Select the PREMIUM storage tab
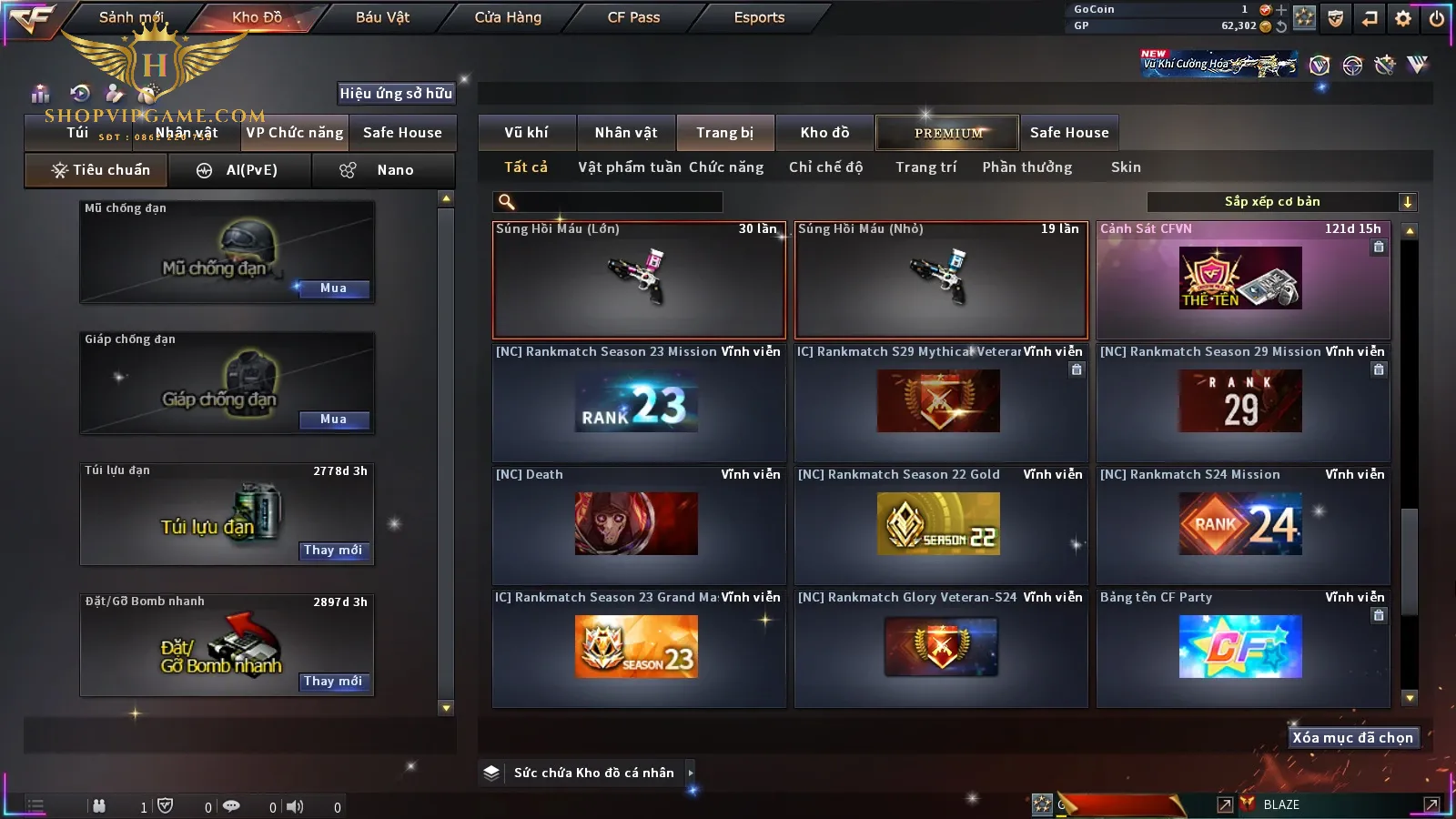Screen dimensions: 1456x819 [x=948, y=133]
